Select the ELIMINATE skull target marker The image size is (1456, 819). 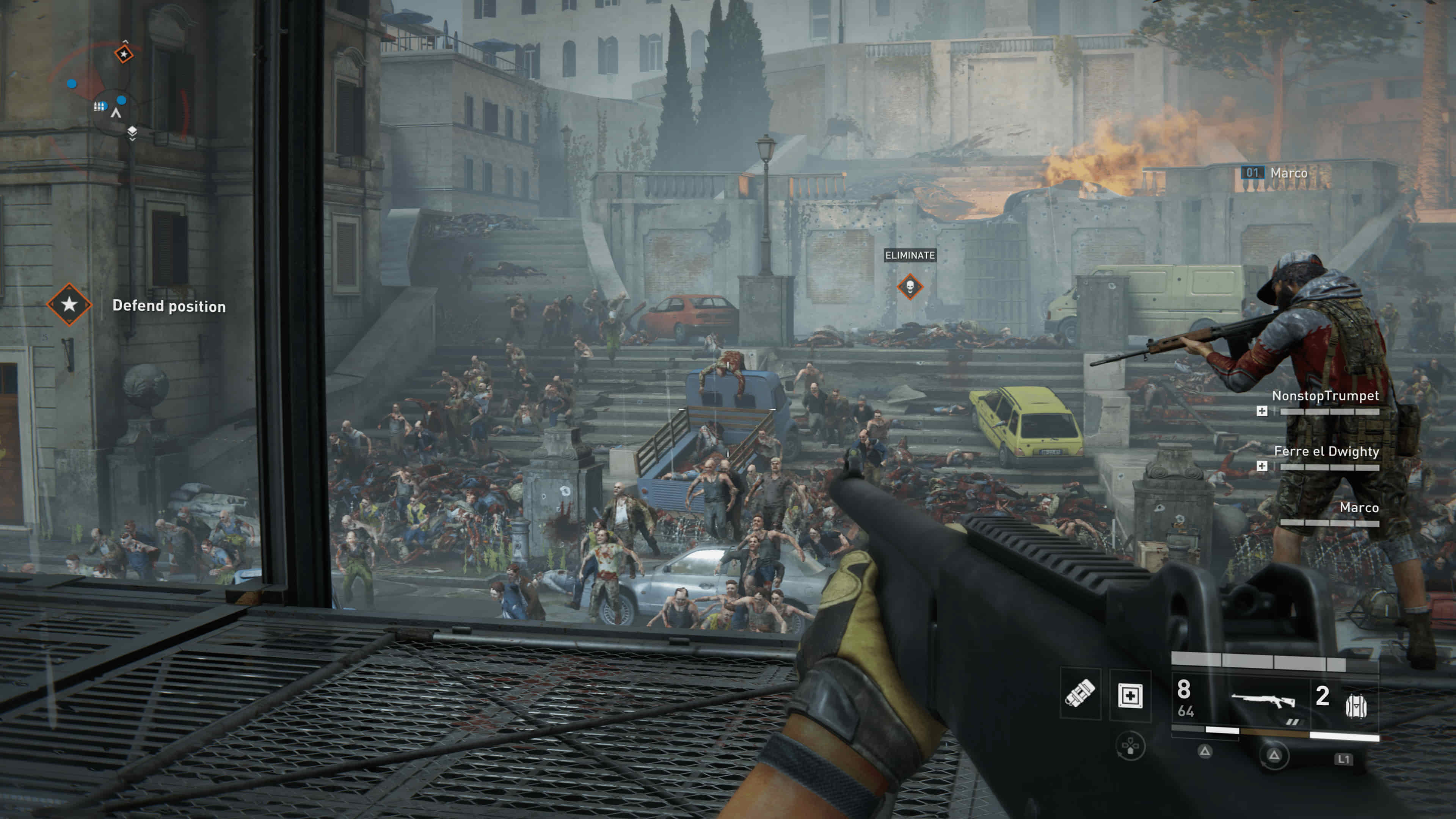click(910, 287)
